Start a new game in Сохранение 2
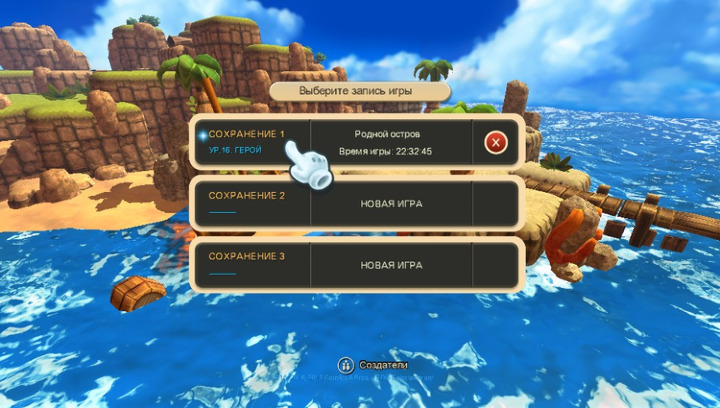This screenshot has width=720, height=408. tap(391, 203)
